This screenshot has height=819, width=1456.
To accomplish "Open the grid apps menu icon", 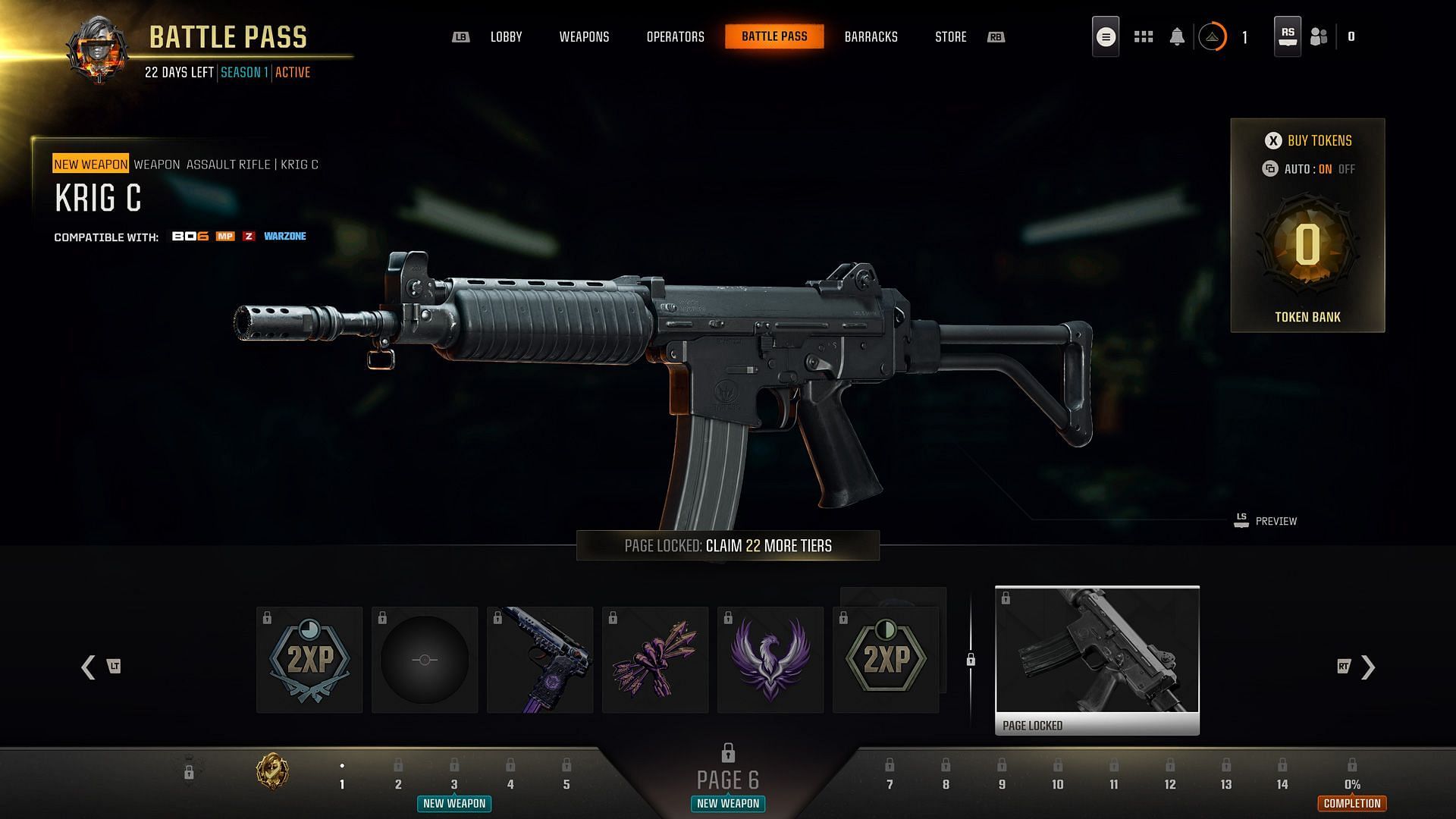I will tap(1144, 36).
